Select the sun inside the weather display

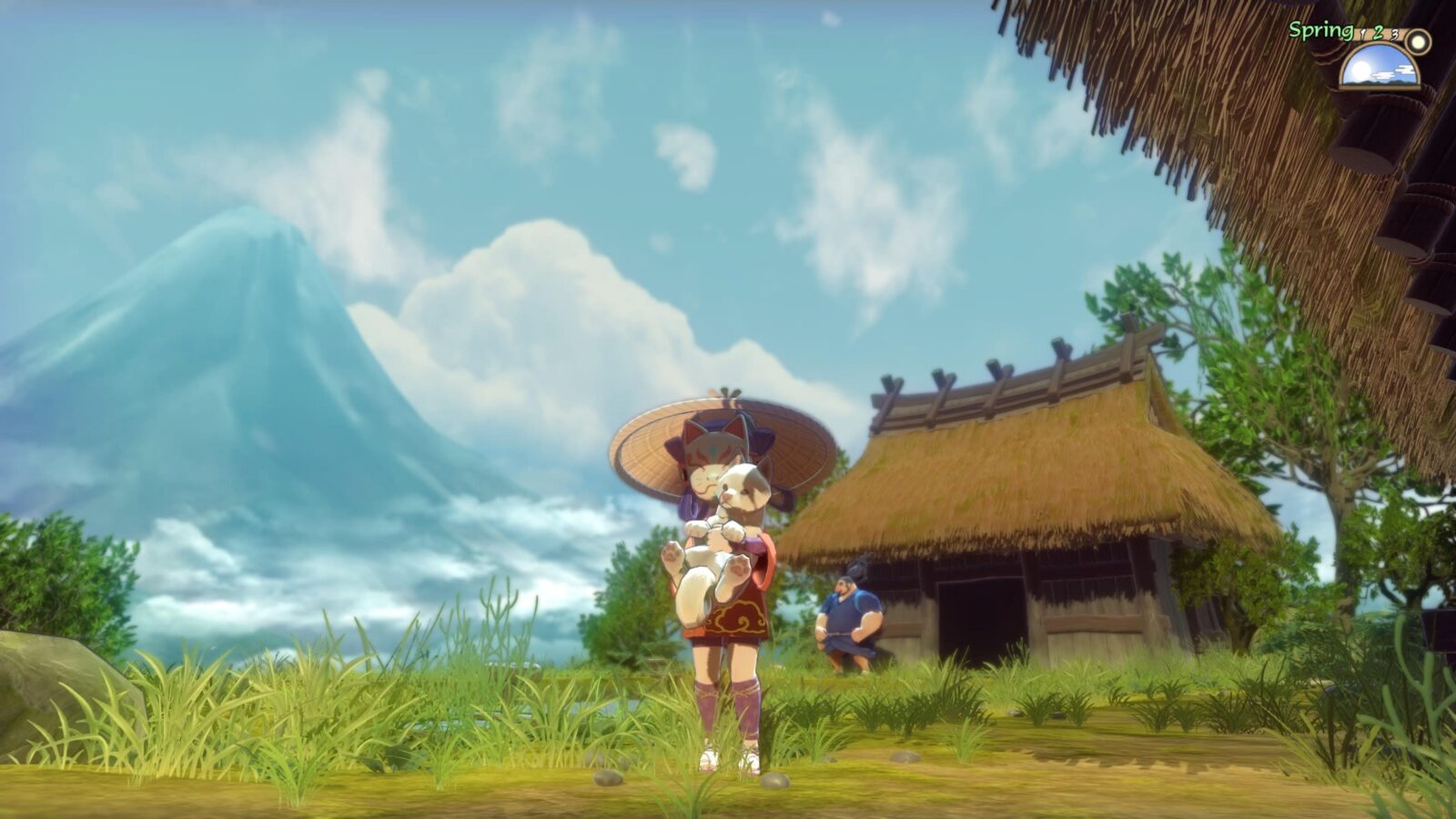coord(1360,70)
